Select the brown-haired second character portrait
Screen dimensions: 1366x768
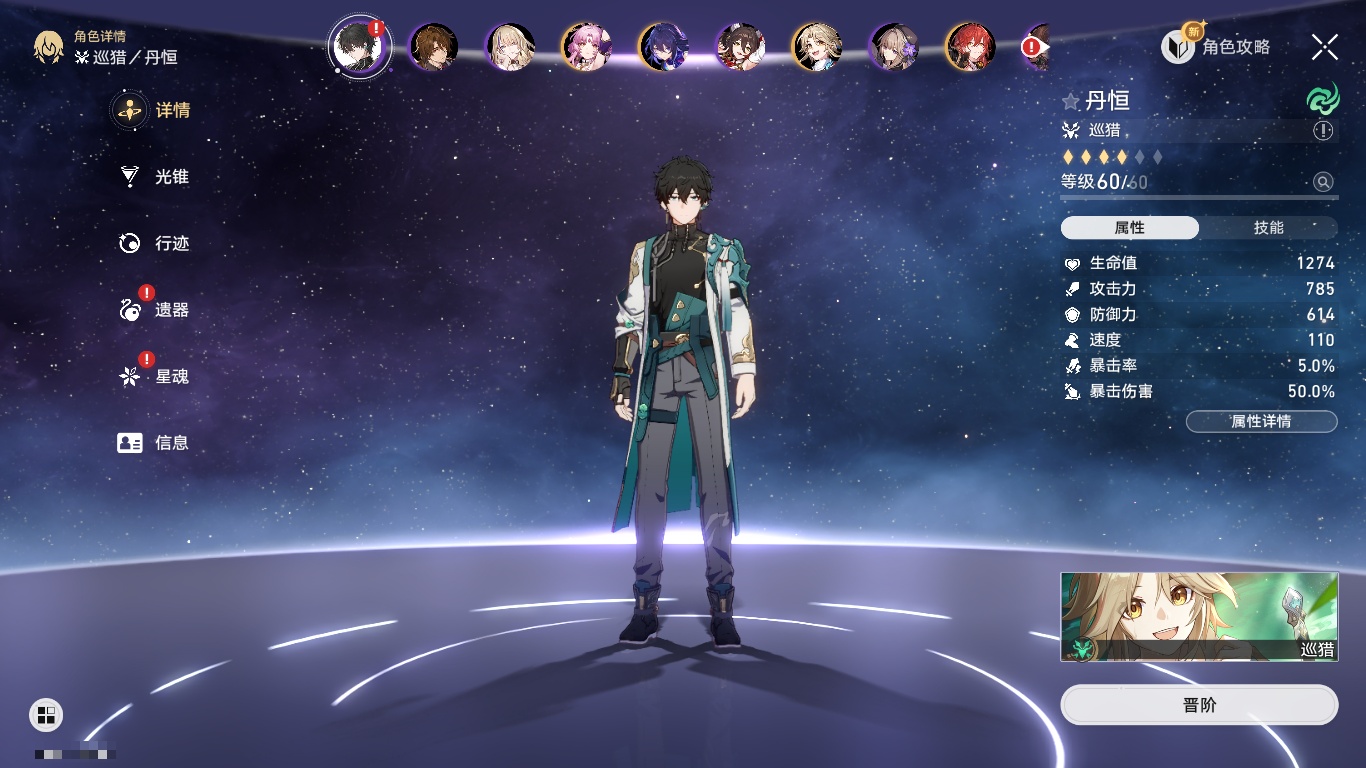(434, 47)
